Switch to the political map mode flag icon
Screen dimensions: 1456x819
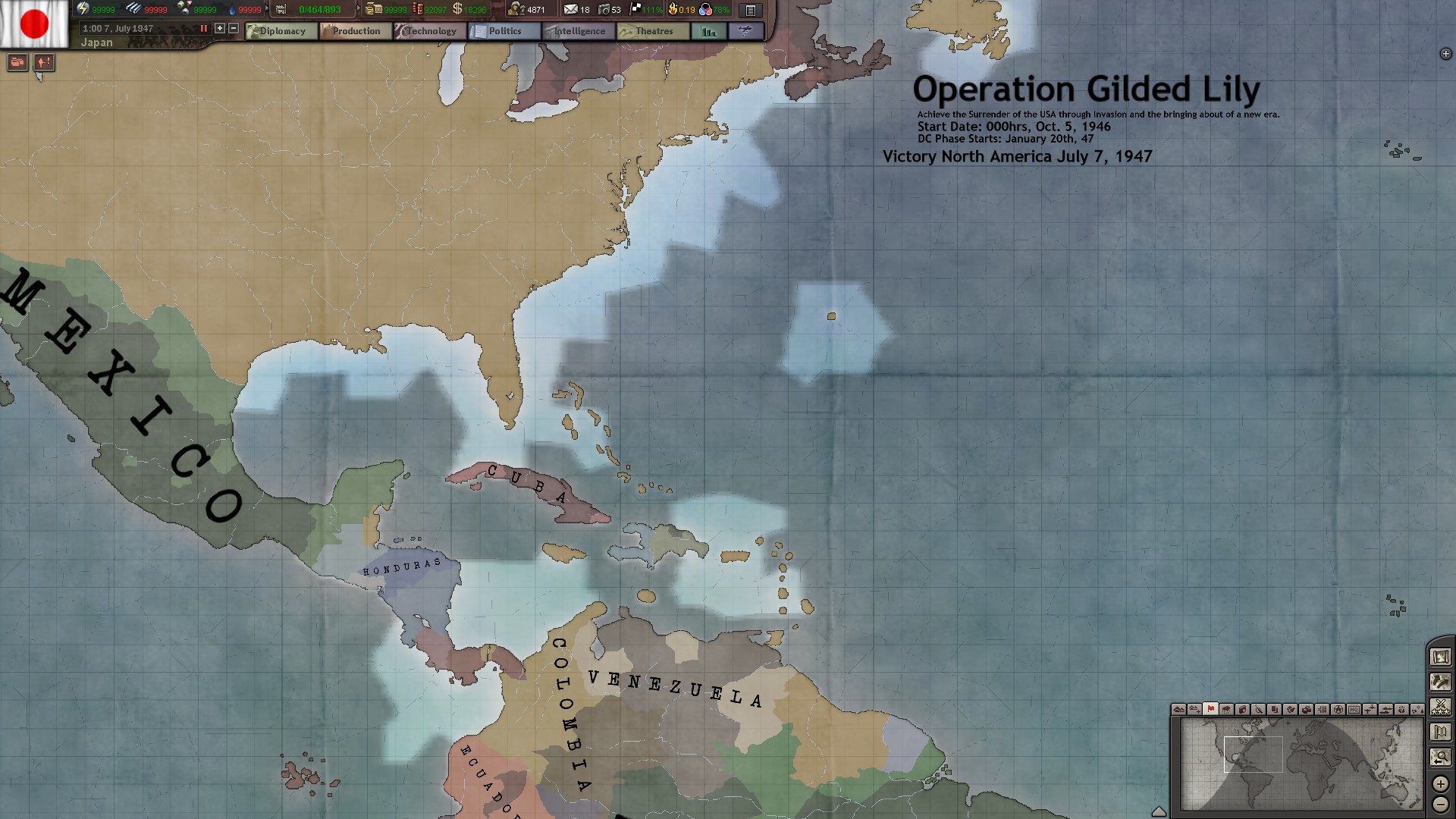[1210, 710]
